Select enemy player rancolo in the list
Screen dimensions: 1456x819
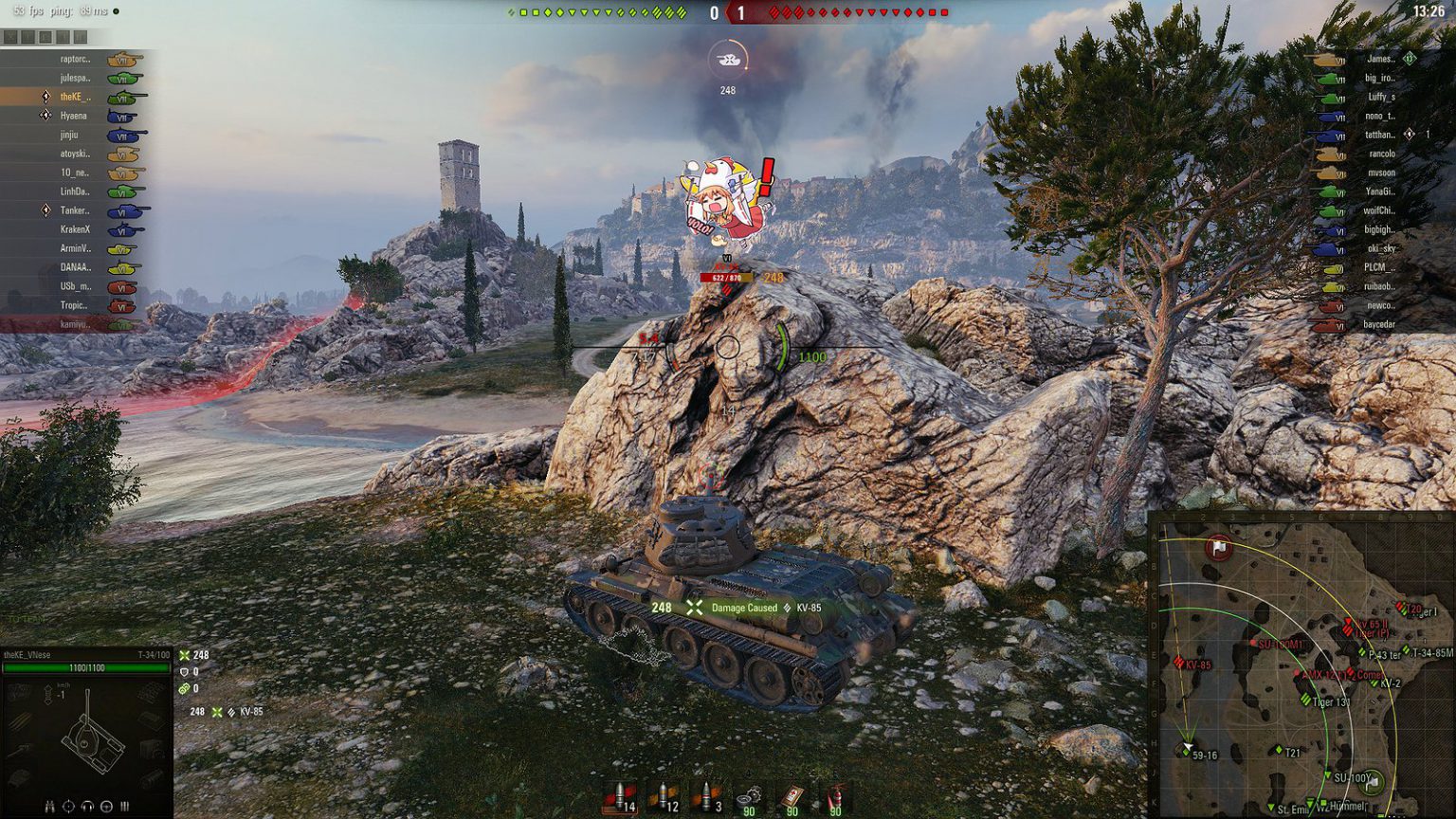coord(1381,154)
